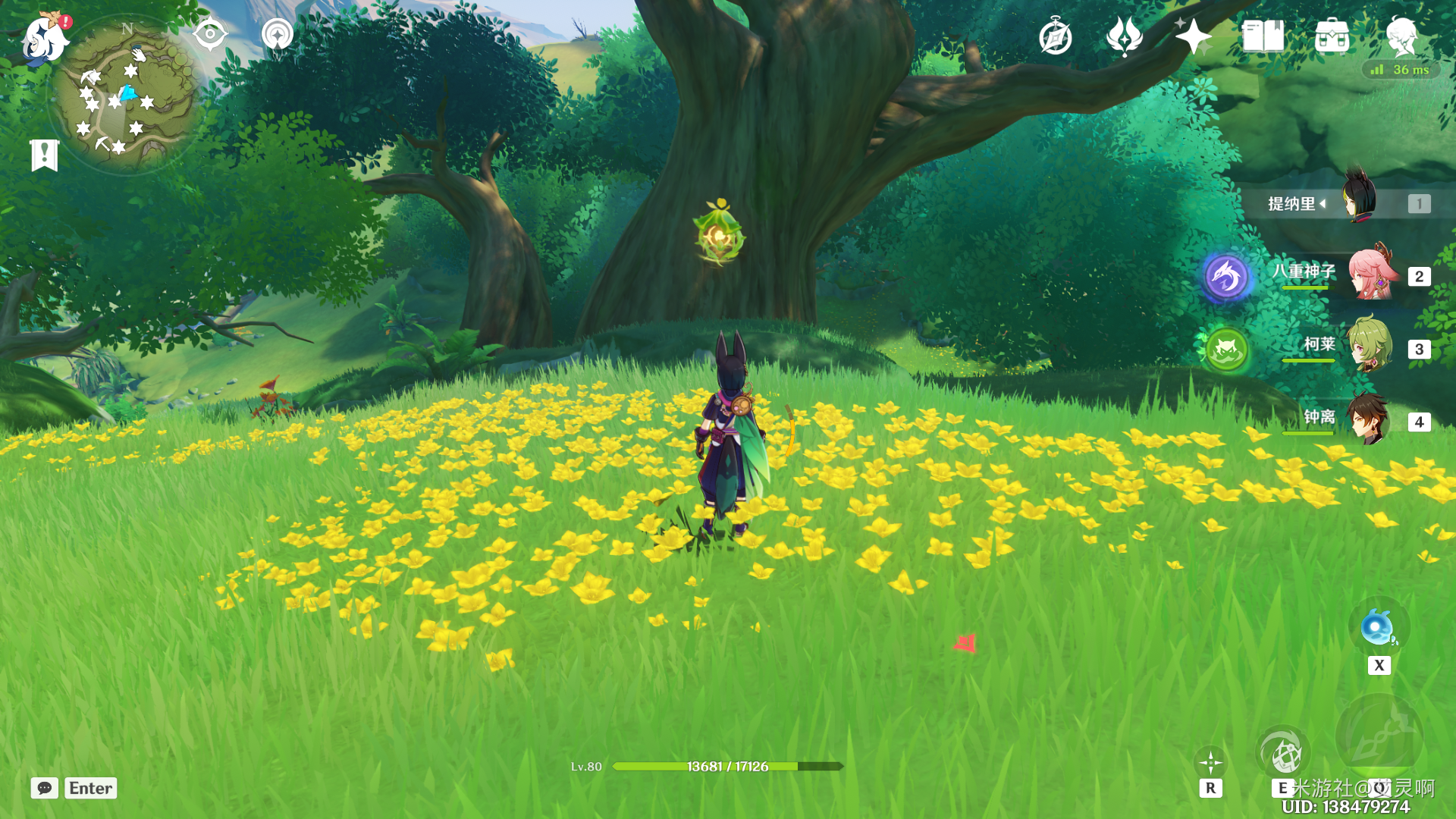This screenshot has width=1456, height=819.
Task: Open the Paimon menu
Action: click(44, 39)
